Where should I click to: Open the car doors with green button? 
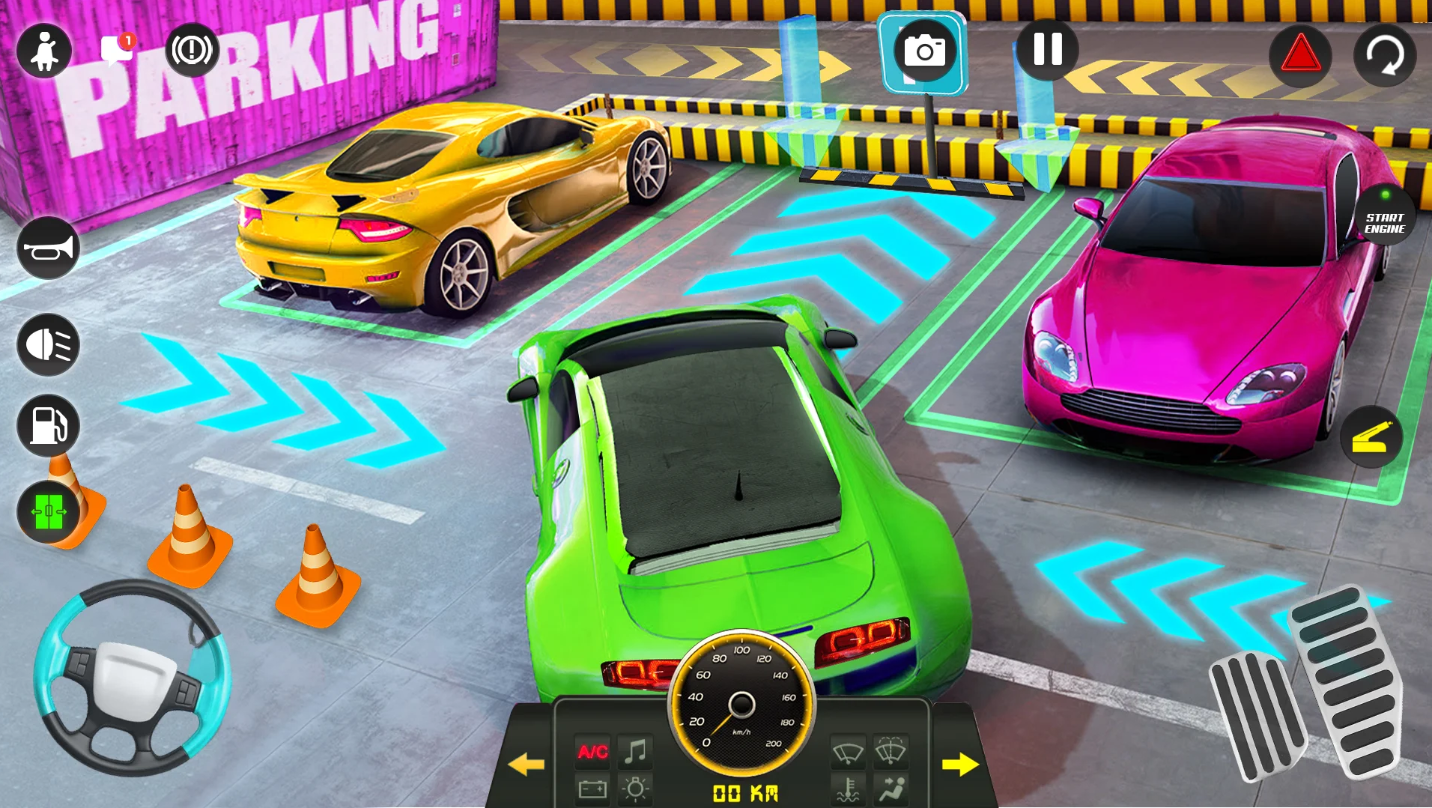point(48,512)
